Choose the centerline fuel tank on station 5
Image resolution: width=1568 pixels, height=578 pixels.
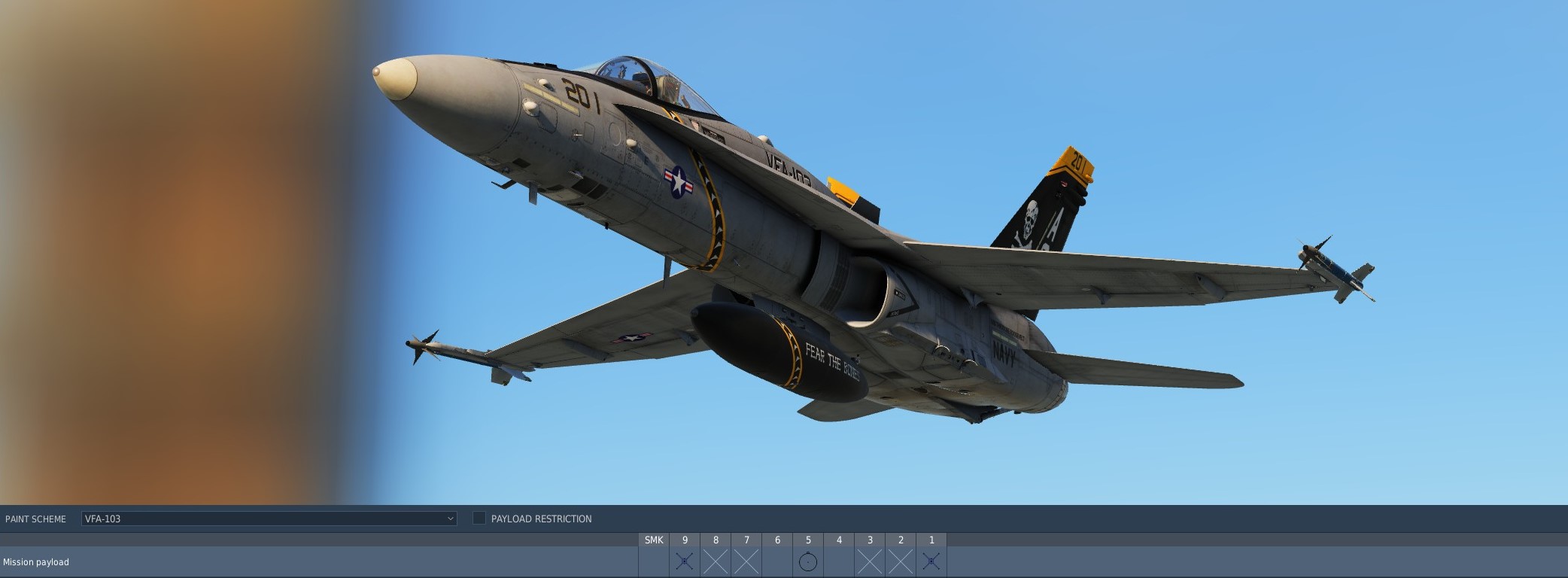808,561
